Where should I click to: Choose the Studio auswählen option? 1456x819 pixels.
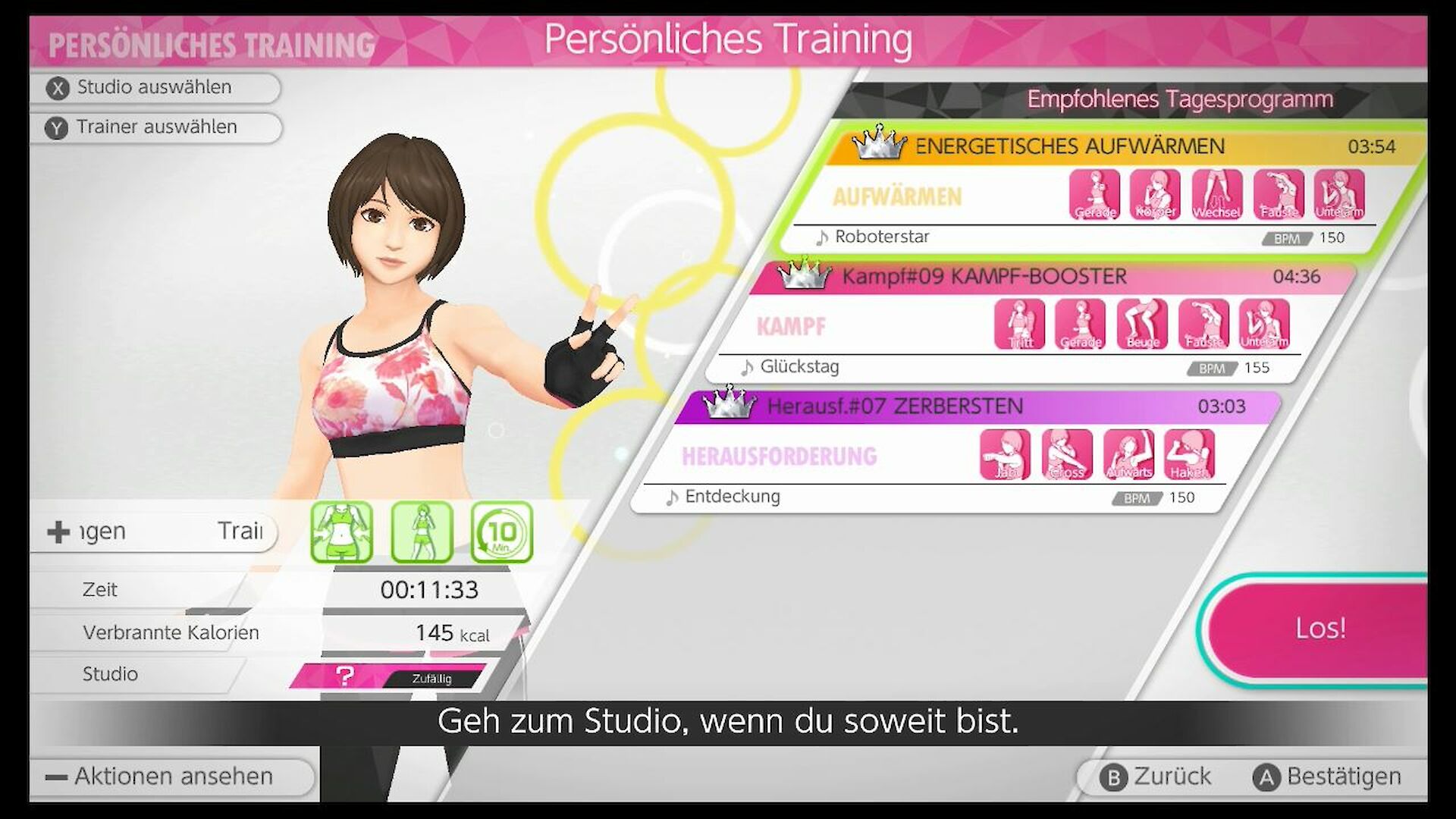155,88
